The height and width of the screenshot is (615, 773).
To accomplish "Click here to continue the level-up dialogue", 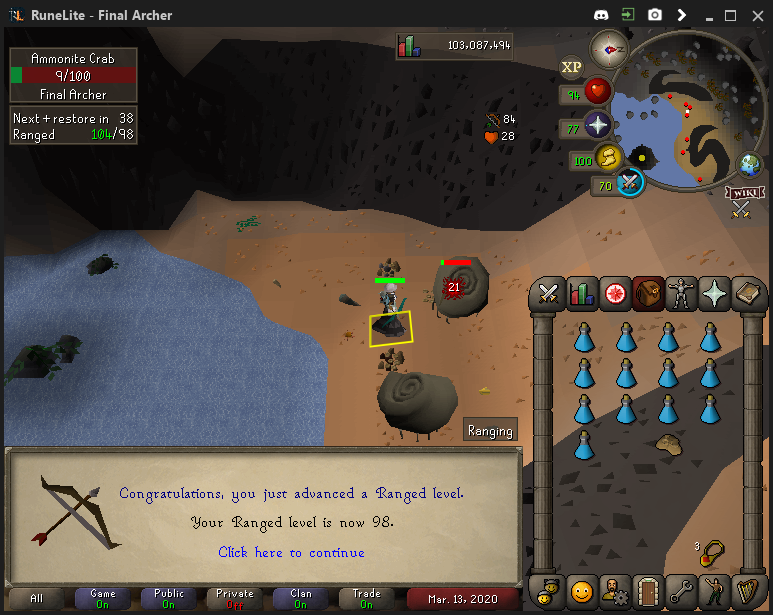I will coord(291,552).
